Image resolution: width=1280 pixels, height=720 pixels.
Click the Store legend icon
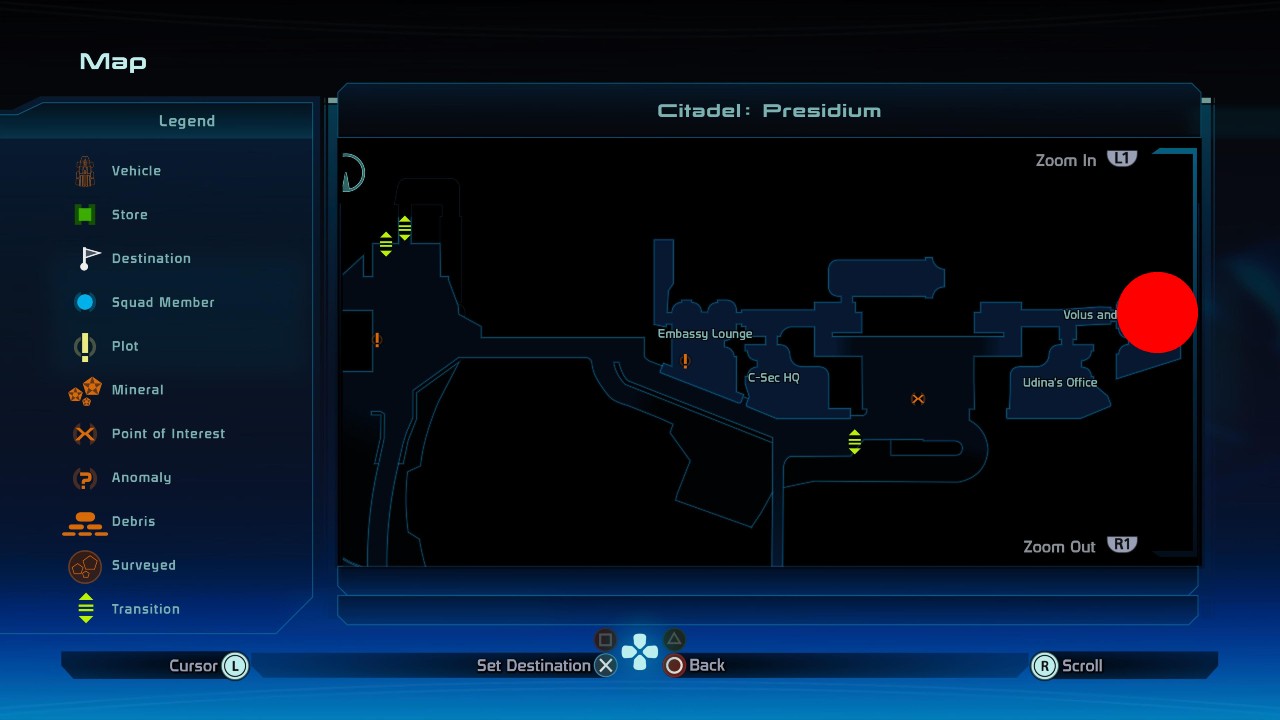coord(85,214)
